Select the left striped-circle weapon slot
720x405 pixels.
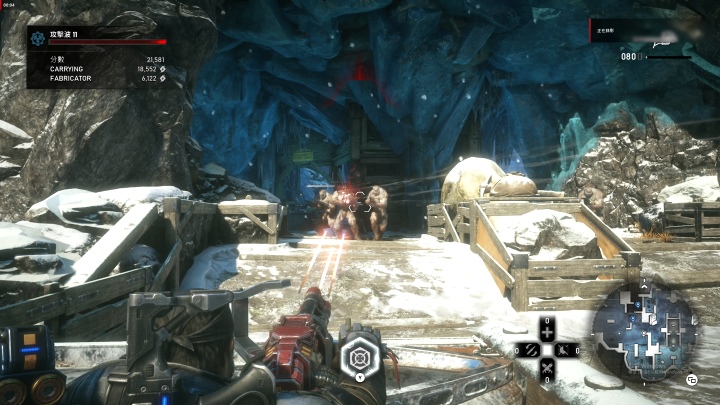(527, 350)
